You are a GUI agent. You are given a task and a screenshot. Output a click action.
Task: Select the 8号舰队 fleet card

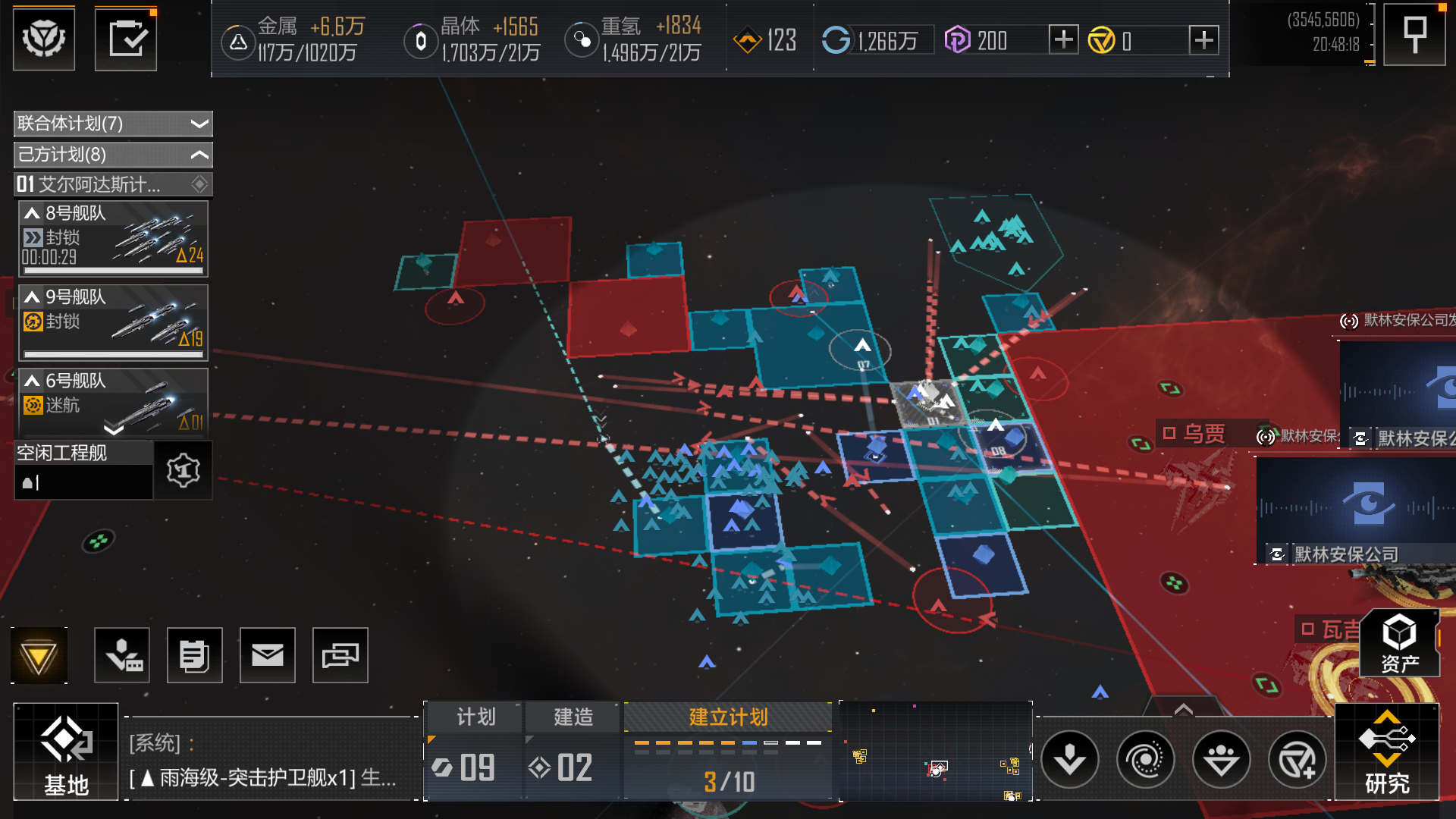click(x=113, y=238)
